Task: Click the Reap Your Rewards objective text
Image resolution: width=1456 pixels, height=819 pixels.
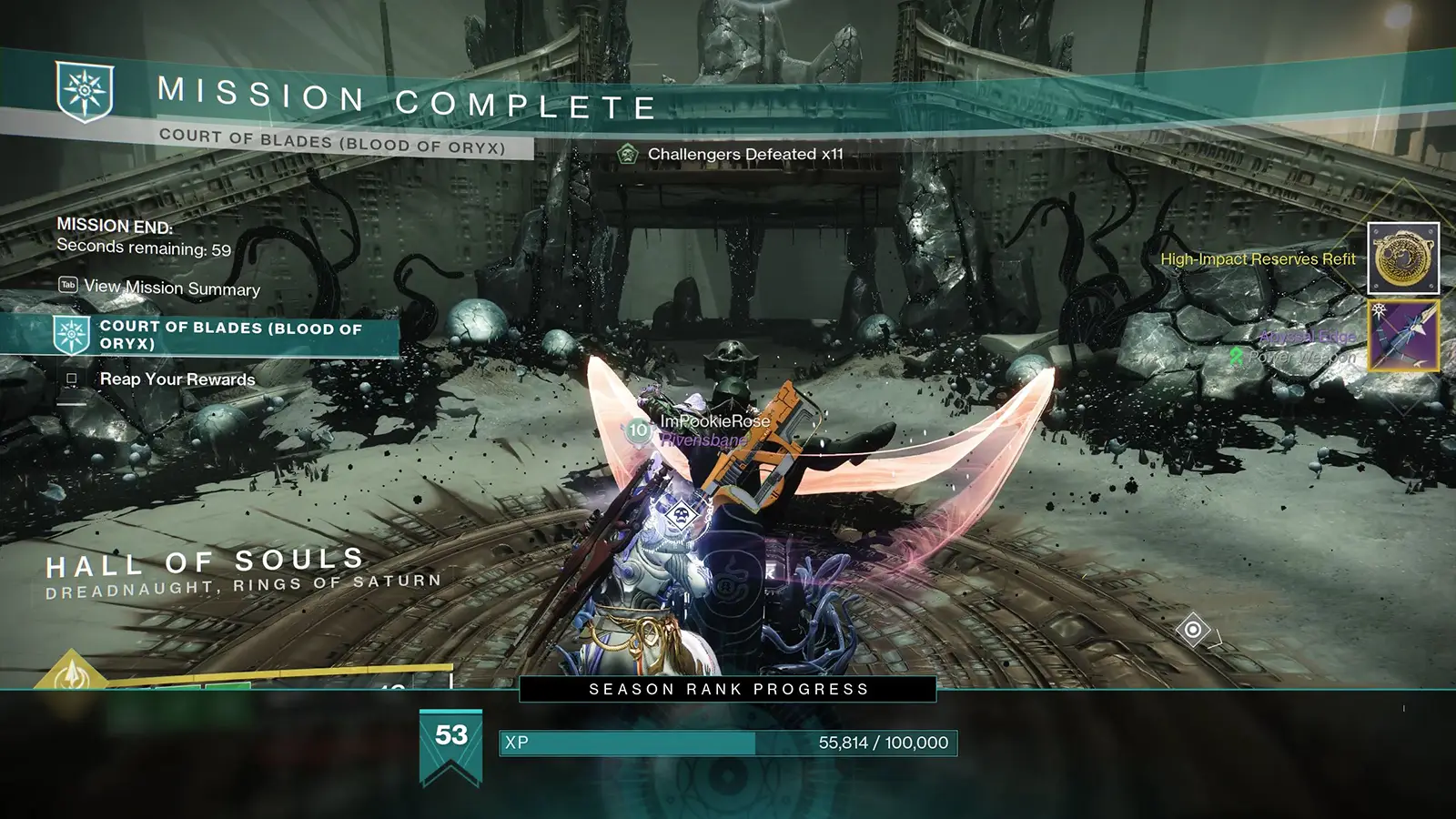Action: 177,379
